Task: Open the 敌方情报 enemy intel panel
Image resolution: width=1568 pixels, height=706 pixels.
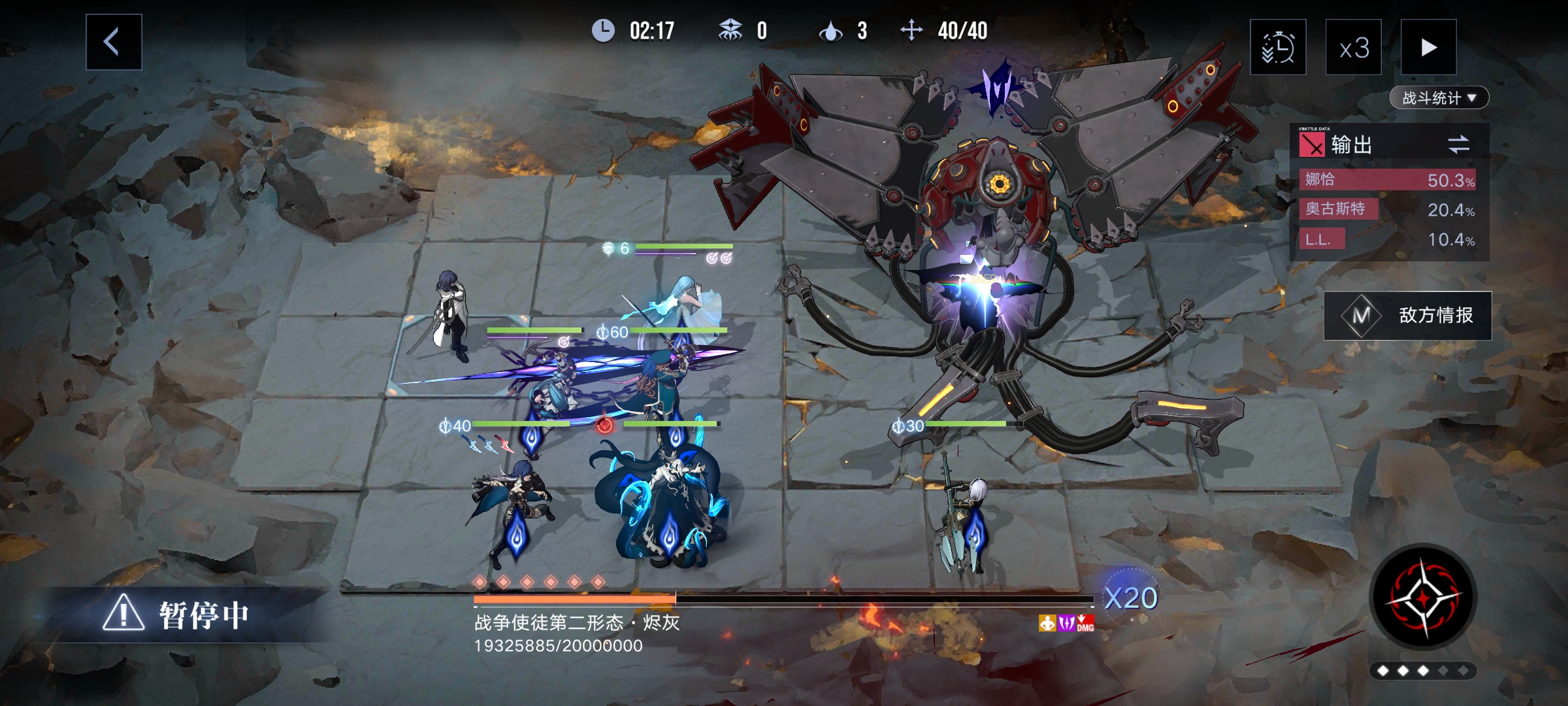Action: click(x=1435, y=315)
